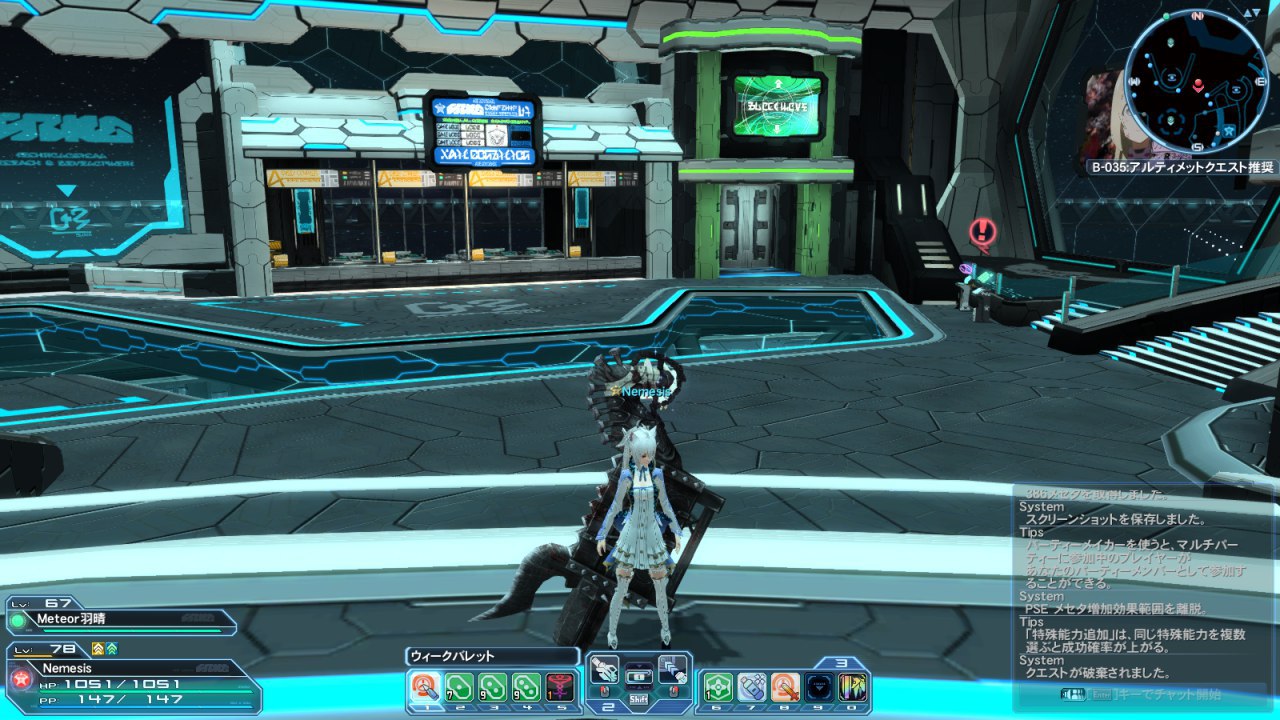Use the drink bottle item in slot 7
This screenshot has height=720, width=1280.
(751, 687)
